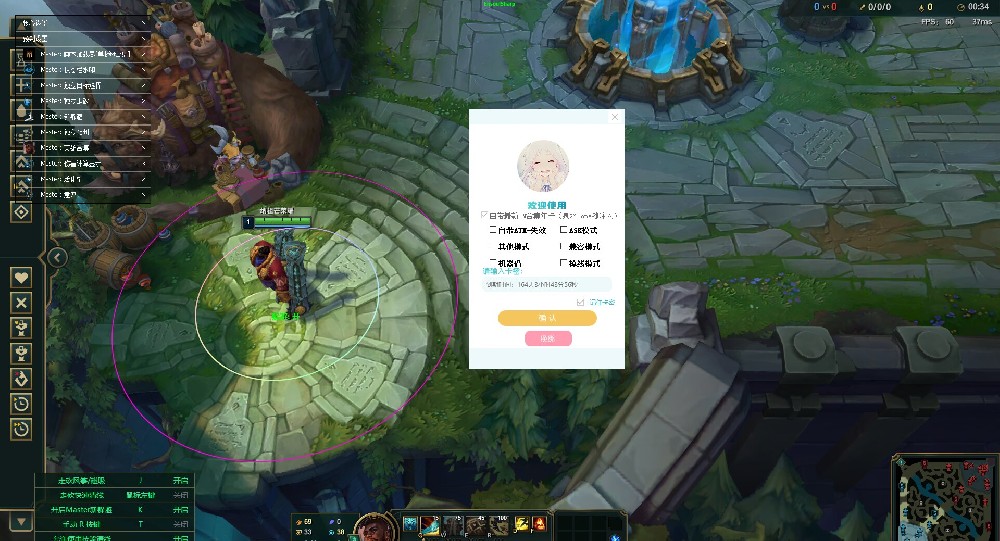
Task: Click the X icon in left sidebar
Action: (x=22, y=302)
